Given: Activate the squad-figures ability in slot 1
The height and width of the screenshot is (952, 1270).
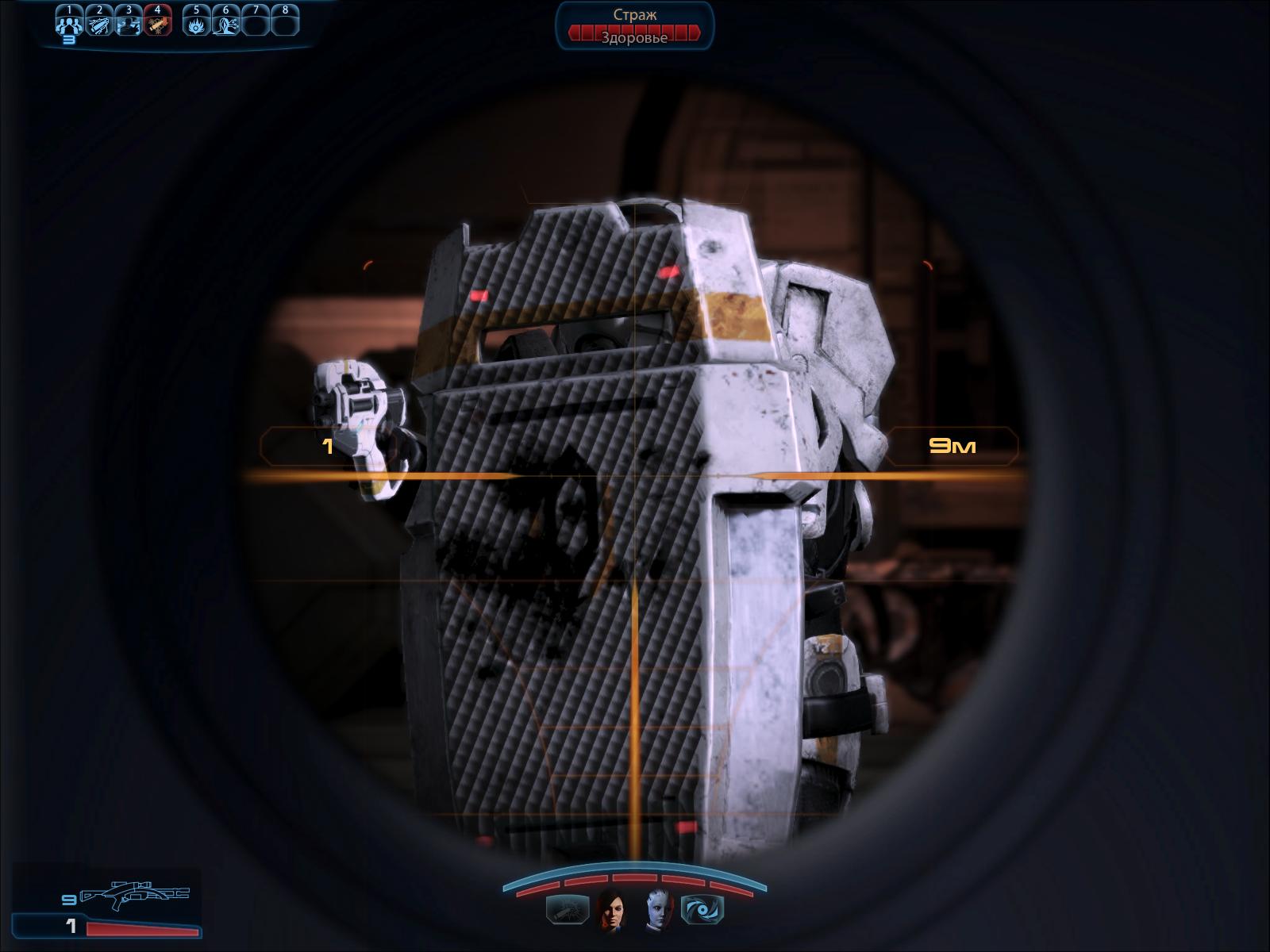Looking at the screenshot, I should tap(70, 24).
